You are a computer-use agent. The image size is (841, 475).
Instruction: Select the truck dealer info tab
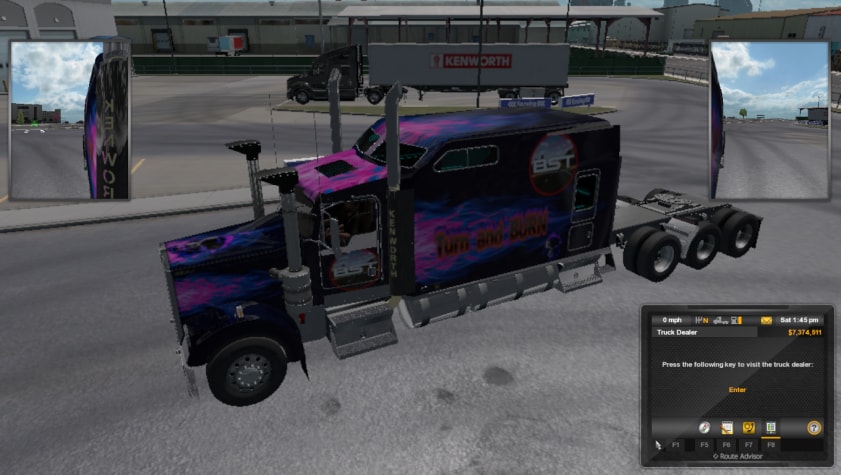click(771, 427)
